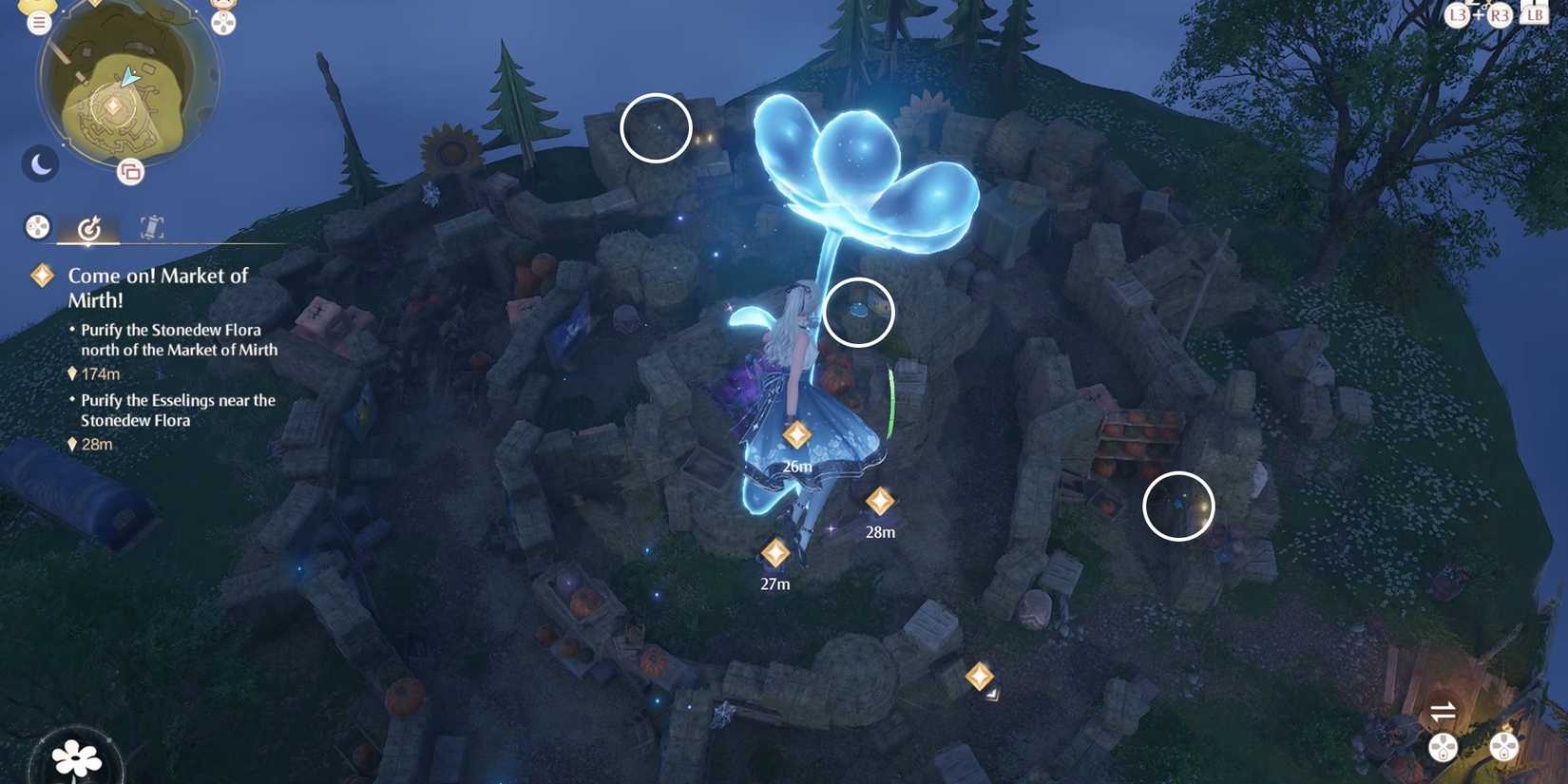Click the moon night-time icon below the minimap
1568x784 pixels.
[x=39, y=163]
